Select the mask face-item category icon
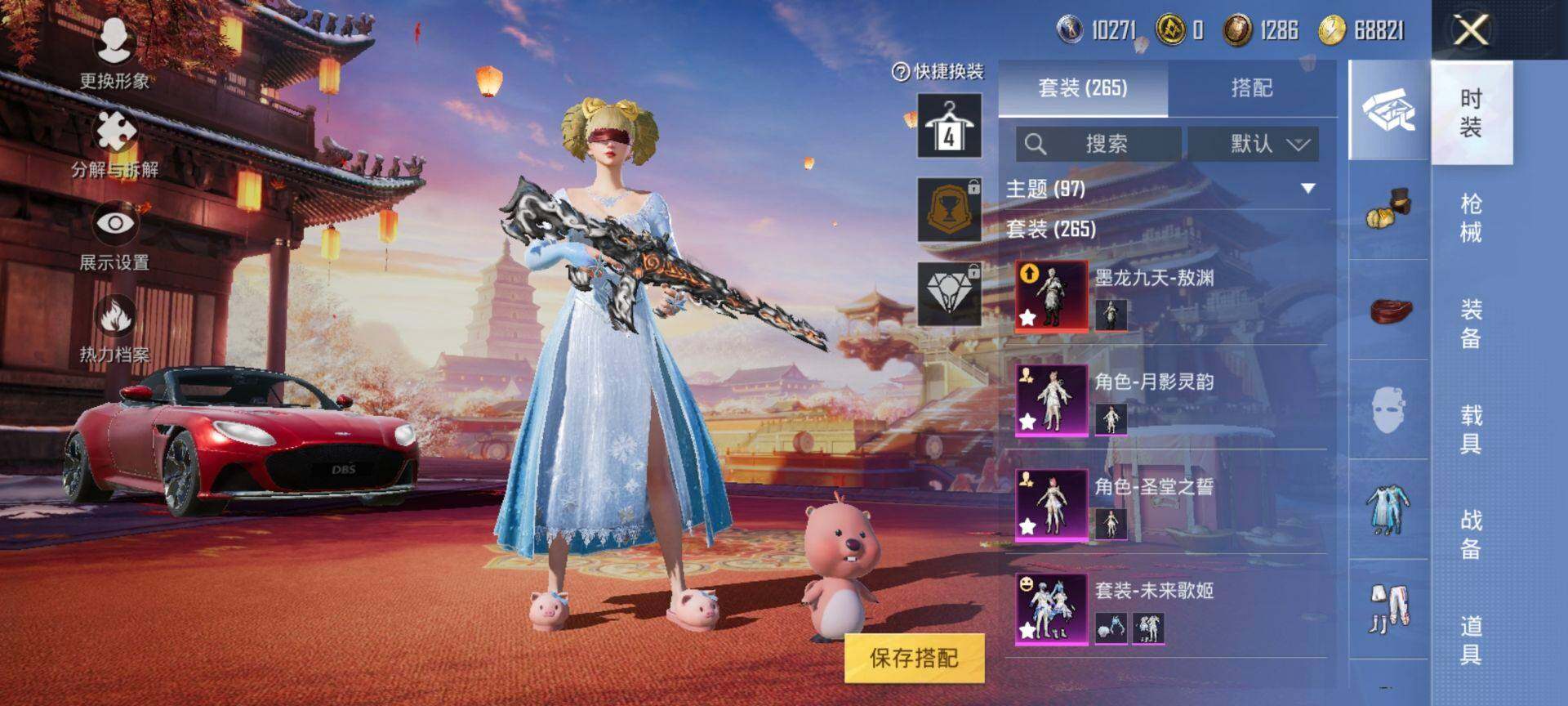Viewport: 1568px width, 706px height. [x=1388, y=409]
